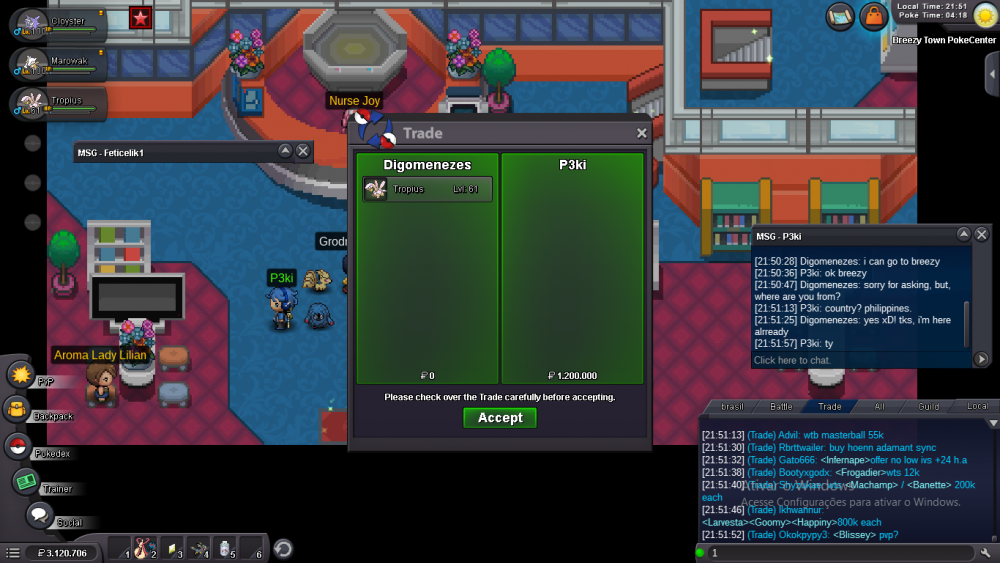This screenshot has width=1000, height=563.
Task: Send the message to P3ki
Action: click(x=981, y=359)
